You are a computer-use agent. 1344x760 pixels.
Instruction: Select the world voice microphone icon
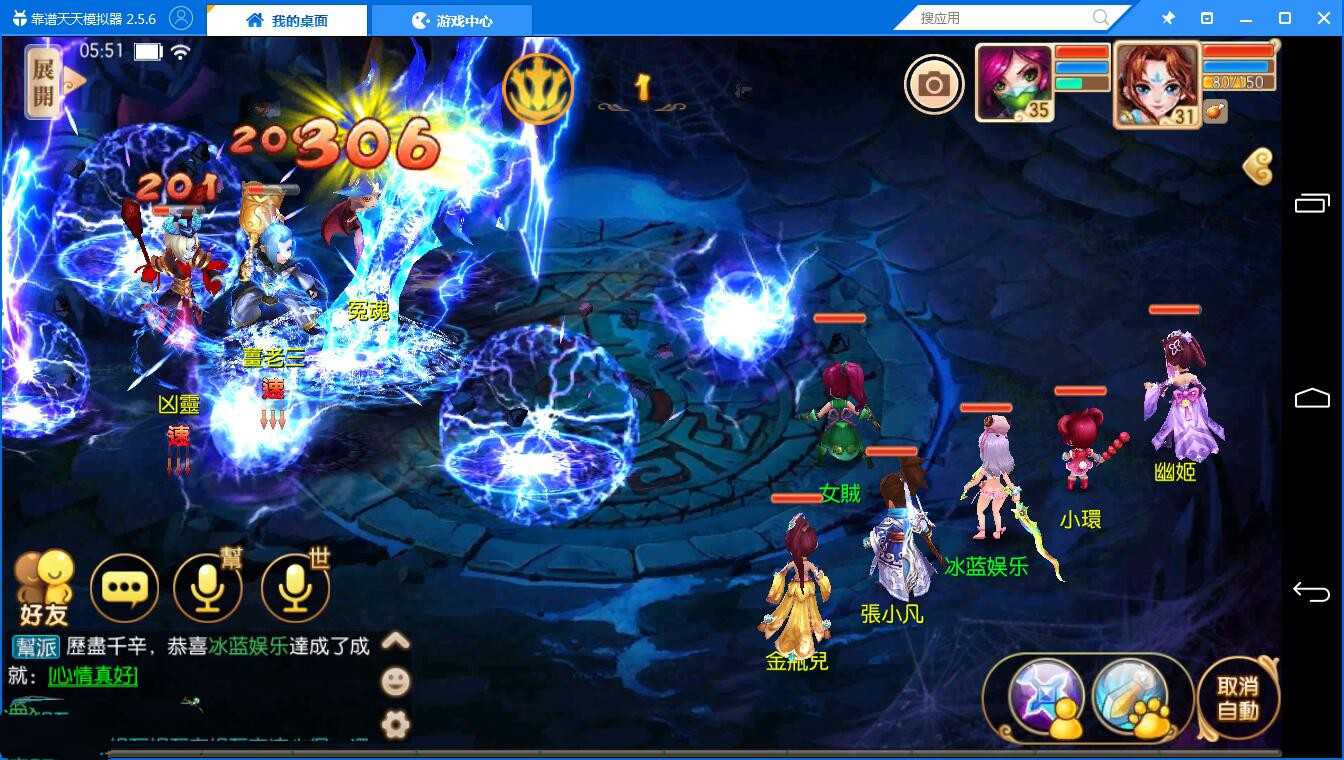click(294, 590)
